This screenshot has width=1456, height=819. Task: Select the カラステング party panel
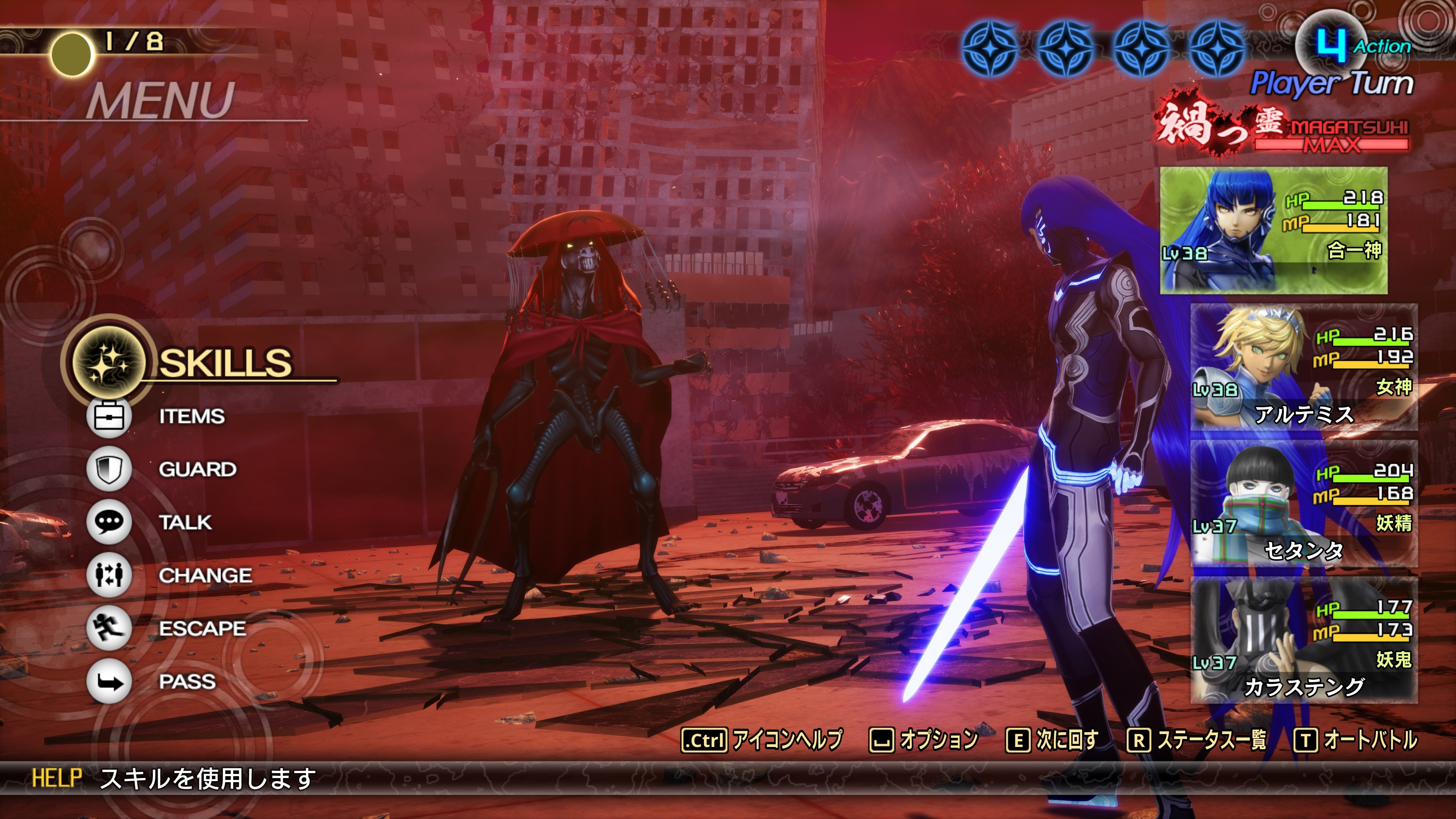tap(1304, 640)
